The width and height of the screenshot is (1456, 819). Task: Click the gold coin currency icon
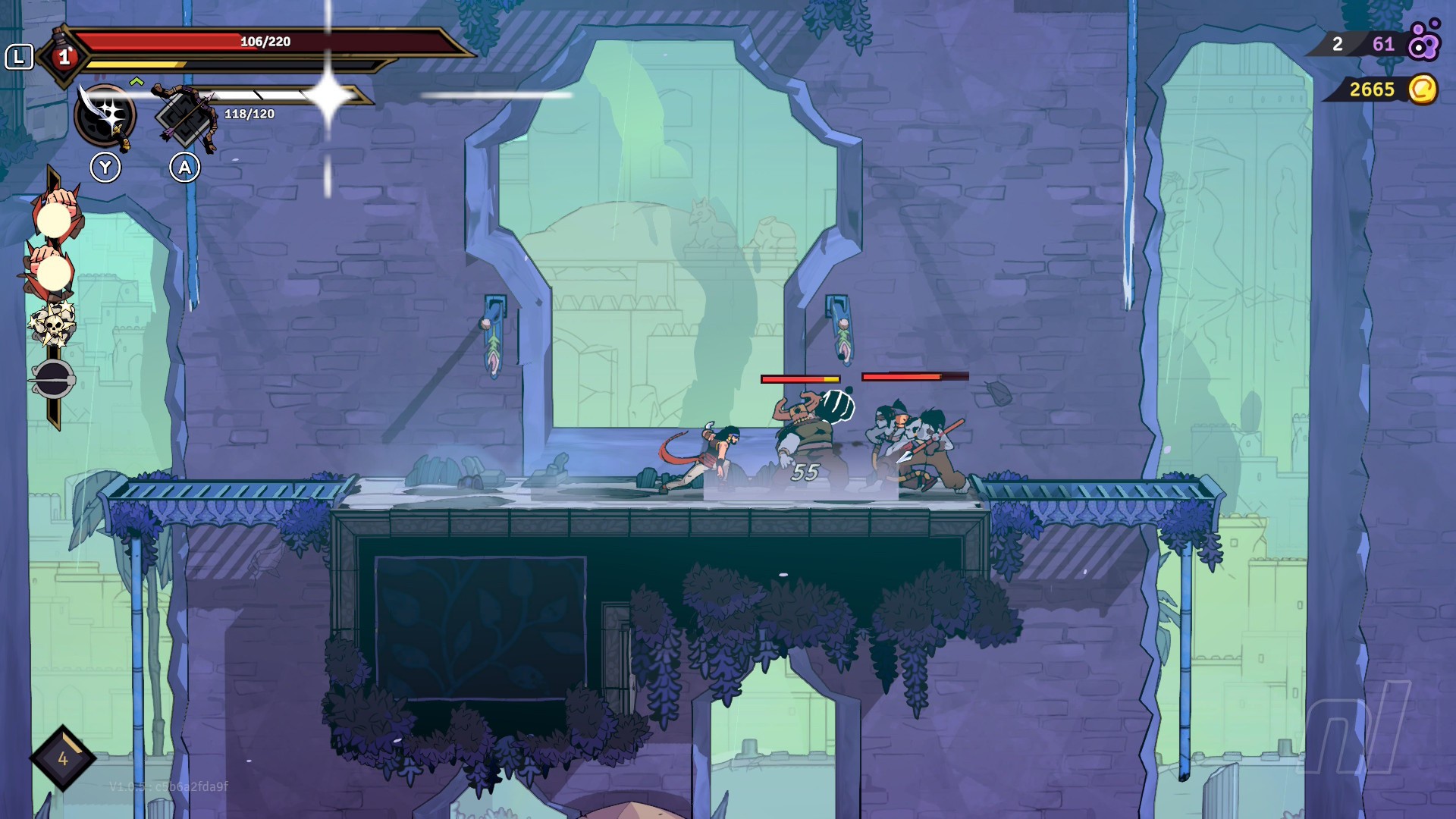(1423, 89)
